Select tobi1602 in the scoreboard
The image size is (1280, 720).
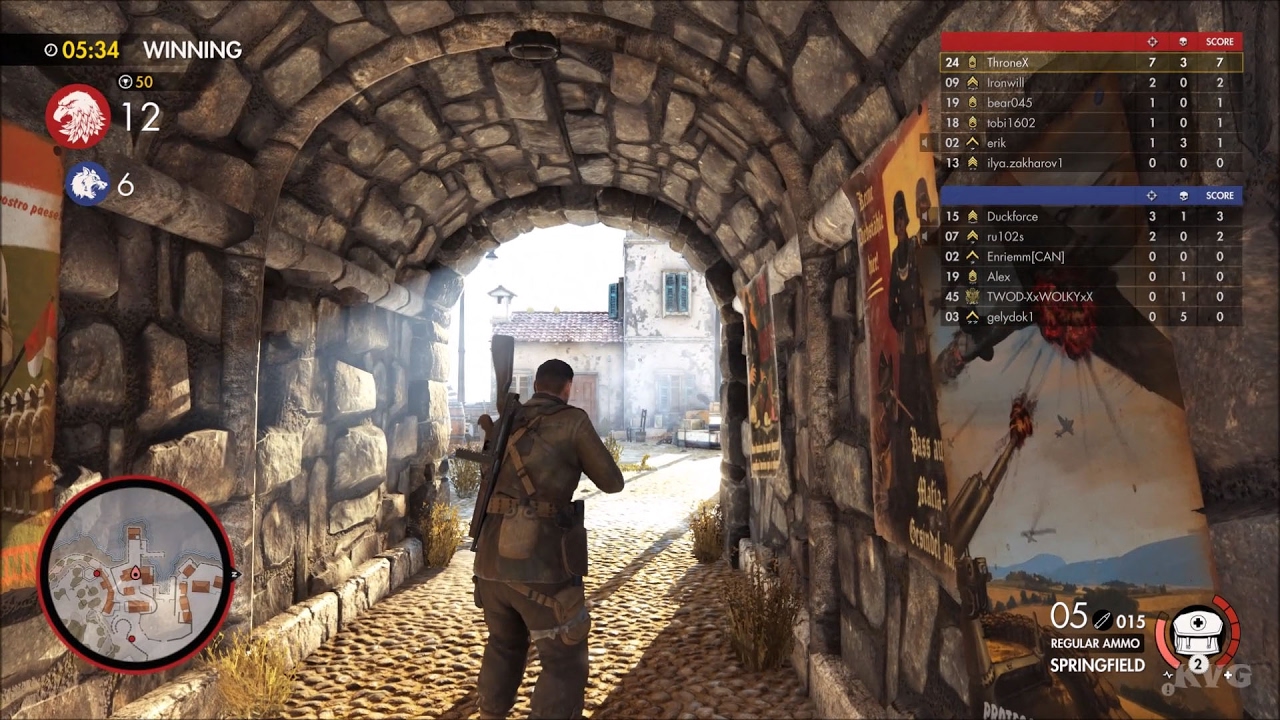pyautogui.click(x=1091, y=123)
